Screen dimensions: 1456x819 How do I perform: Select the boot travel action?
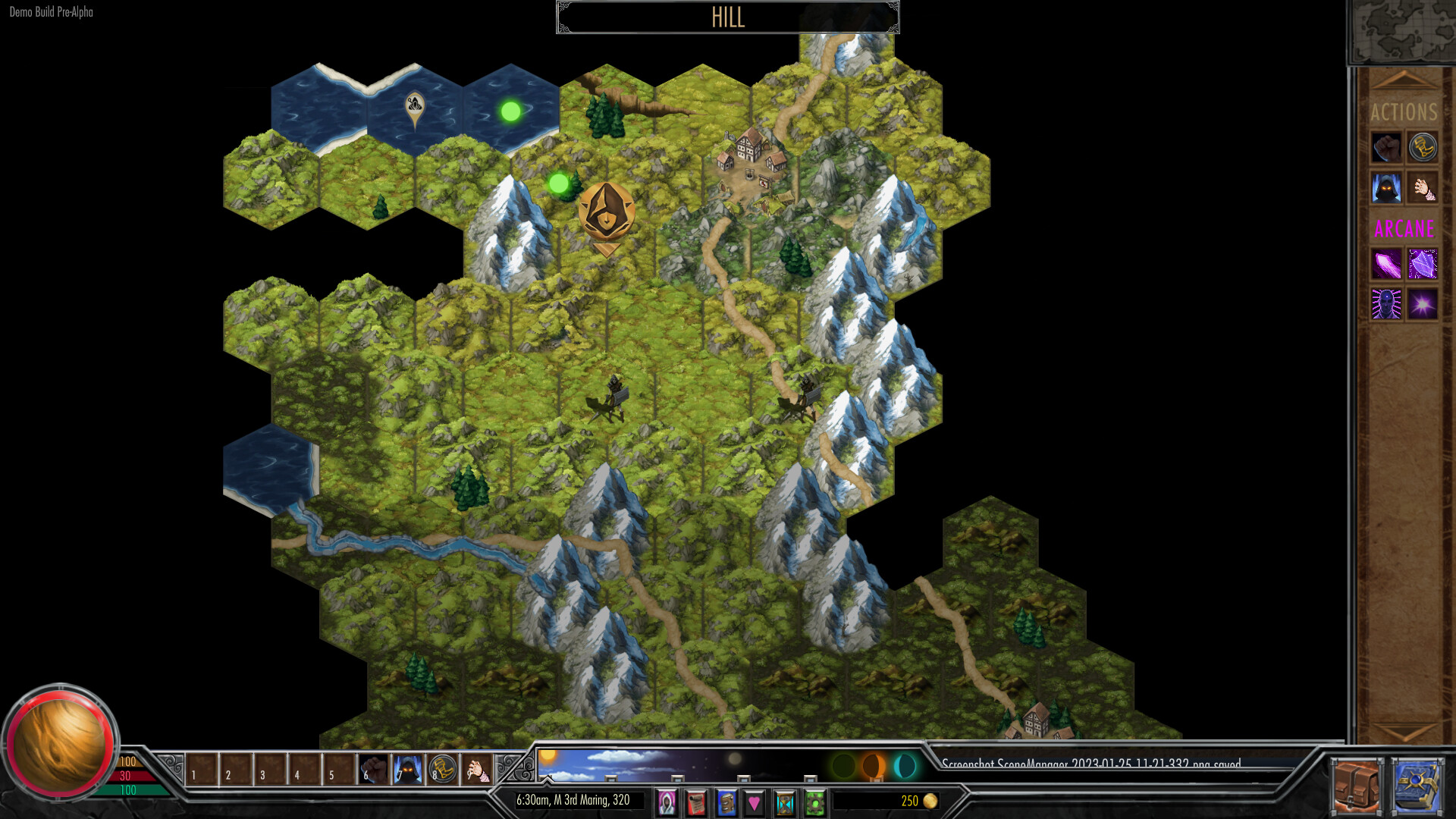click(x=1423, y=146)
